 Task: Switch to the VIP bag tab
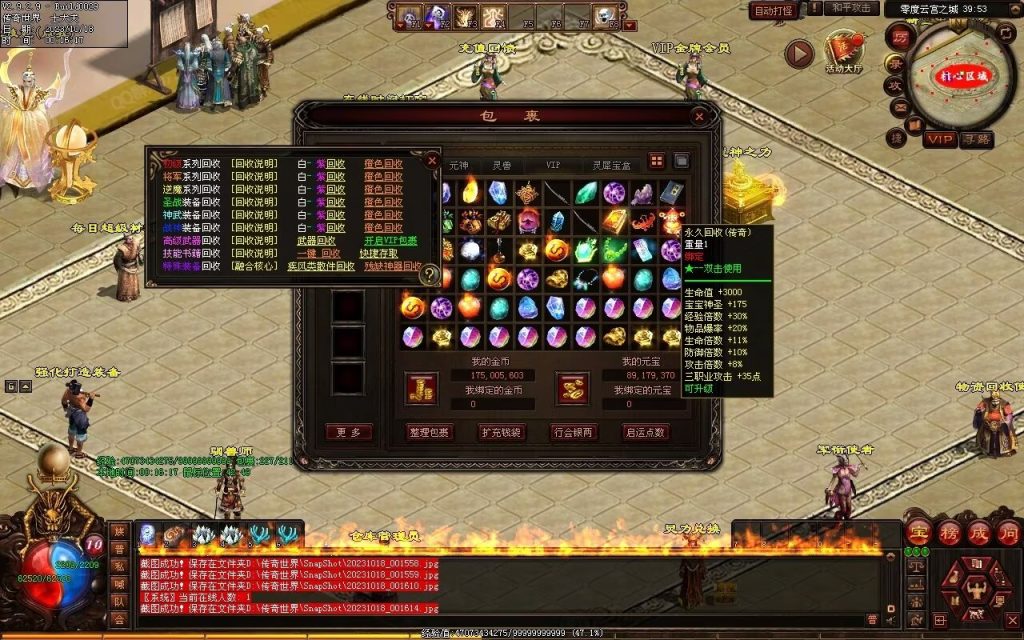[553, 163]
